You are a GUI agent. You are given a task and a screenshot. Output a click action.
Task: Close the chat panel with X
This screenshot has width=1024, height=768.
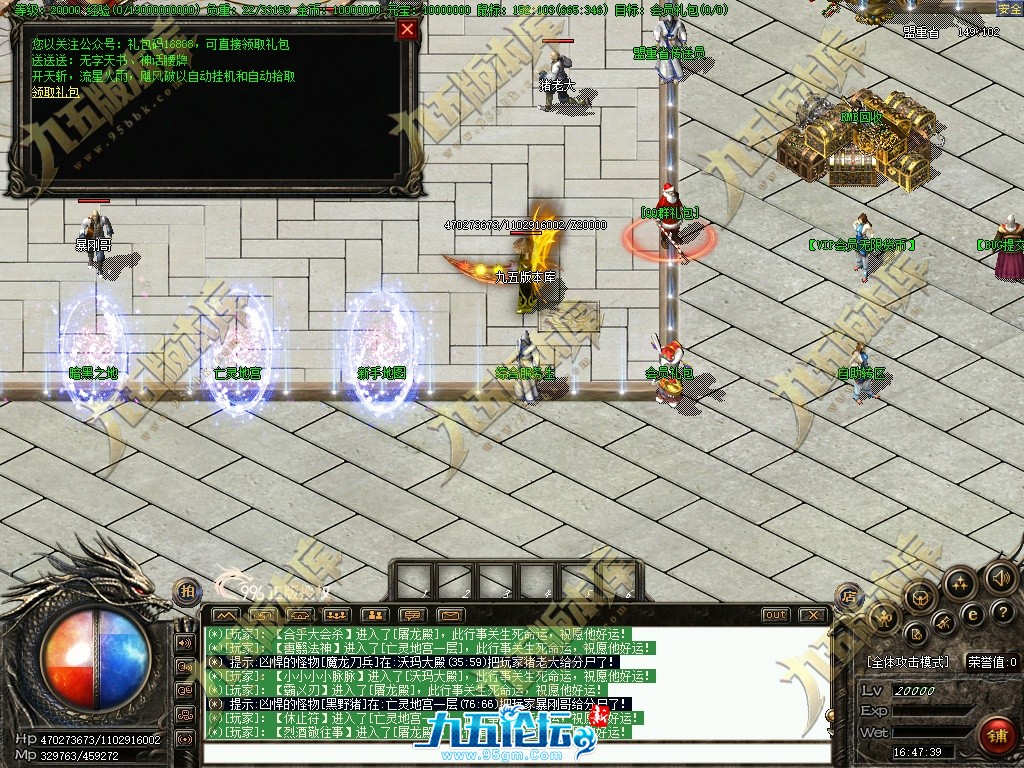tap(814, 614)
